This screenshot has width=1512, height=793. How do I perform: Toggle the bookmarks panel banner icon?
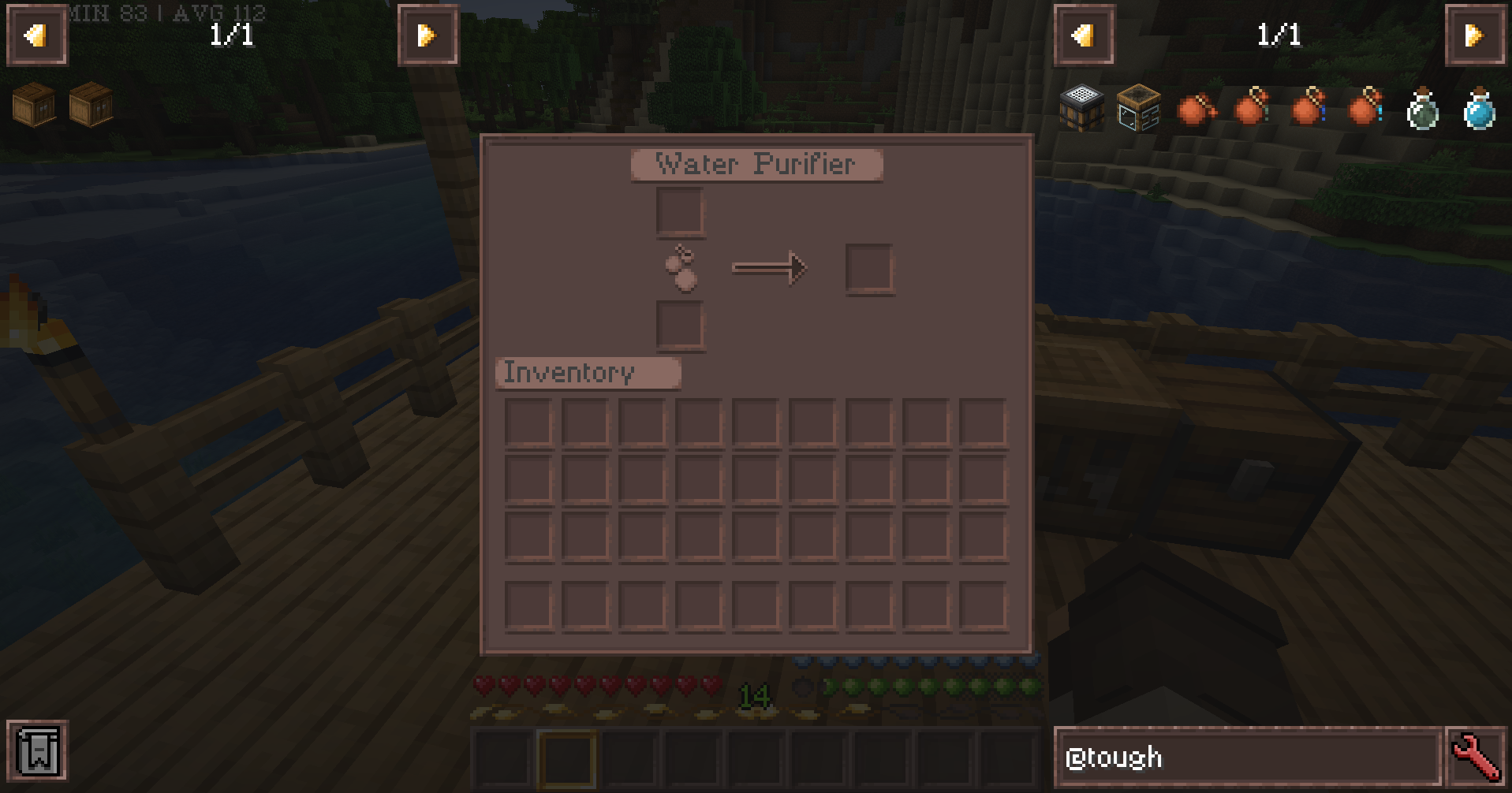(38, 750)
